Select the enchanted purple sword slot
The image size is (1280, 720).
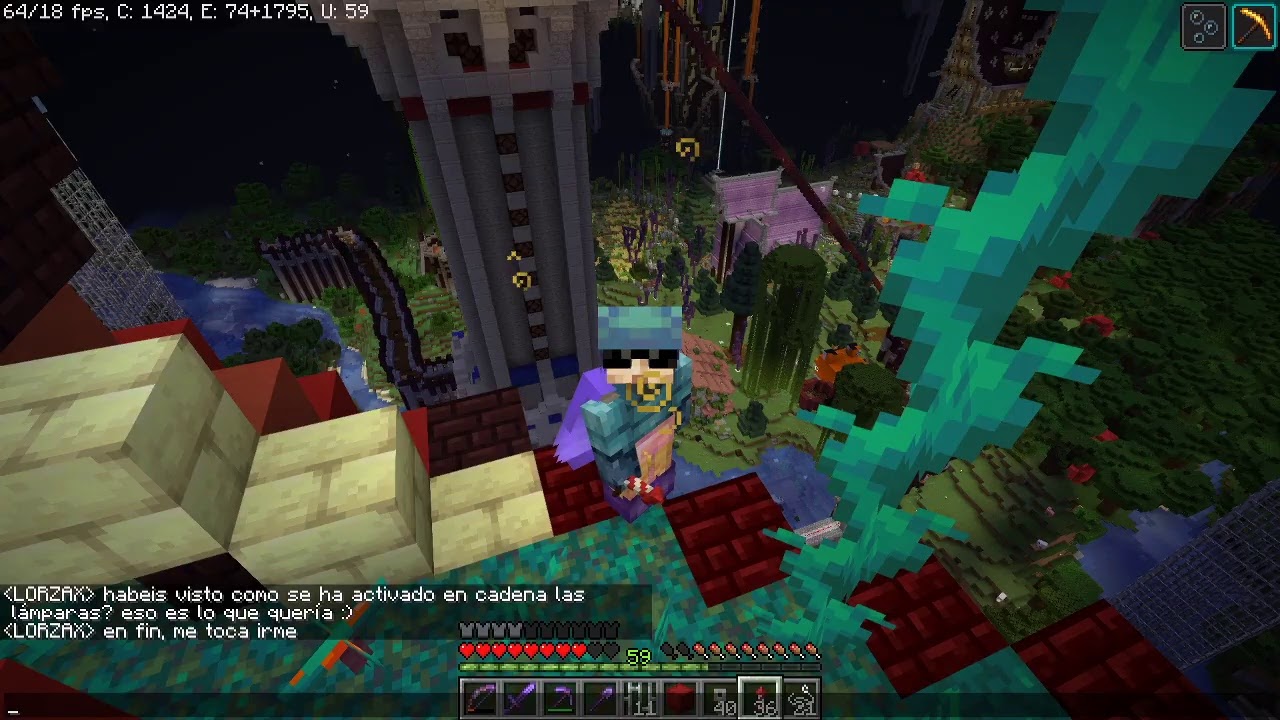click(x=520, y=698)
